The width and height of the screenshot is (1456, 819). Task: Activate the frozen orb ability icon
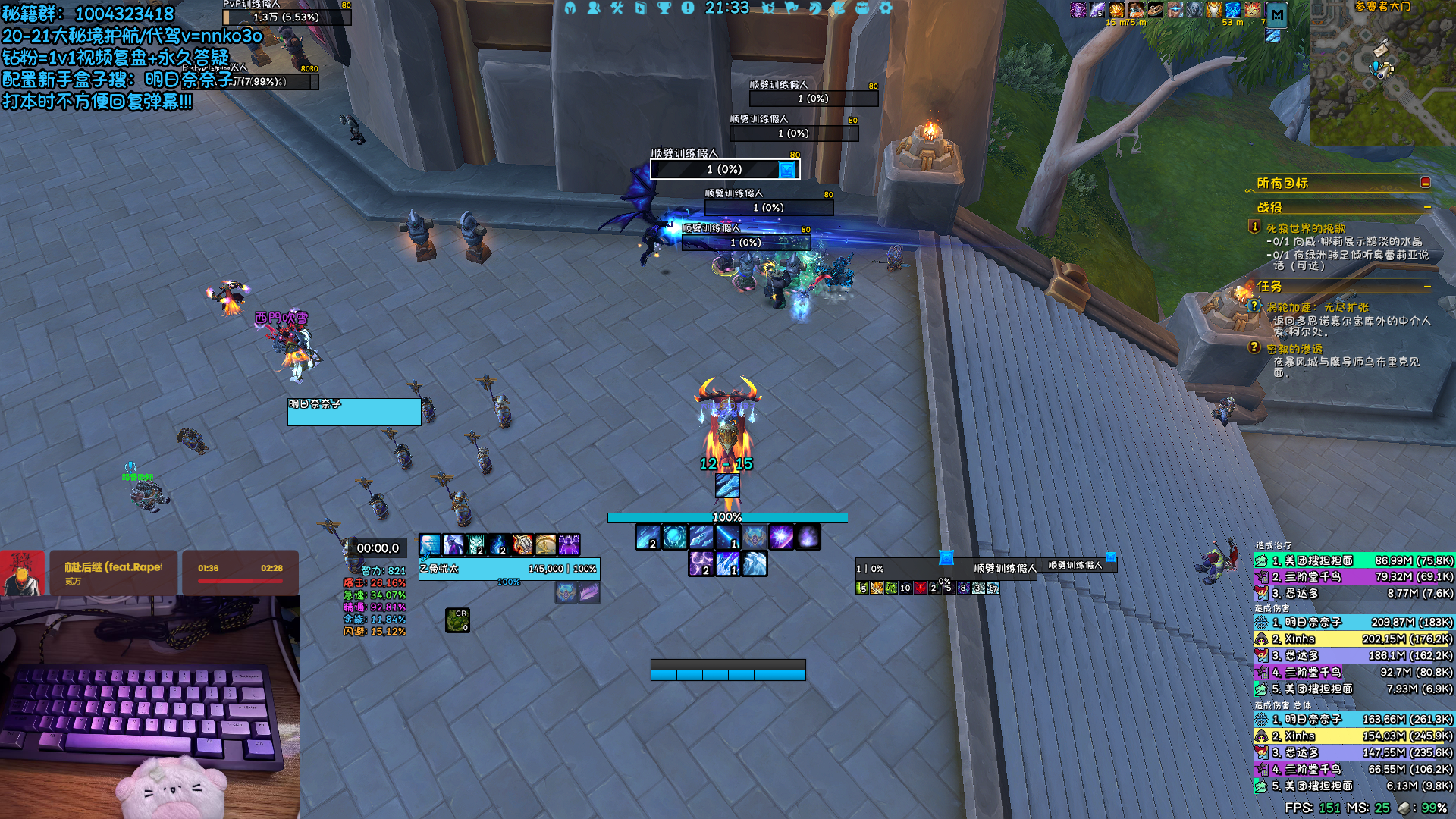pos(674,538)
